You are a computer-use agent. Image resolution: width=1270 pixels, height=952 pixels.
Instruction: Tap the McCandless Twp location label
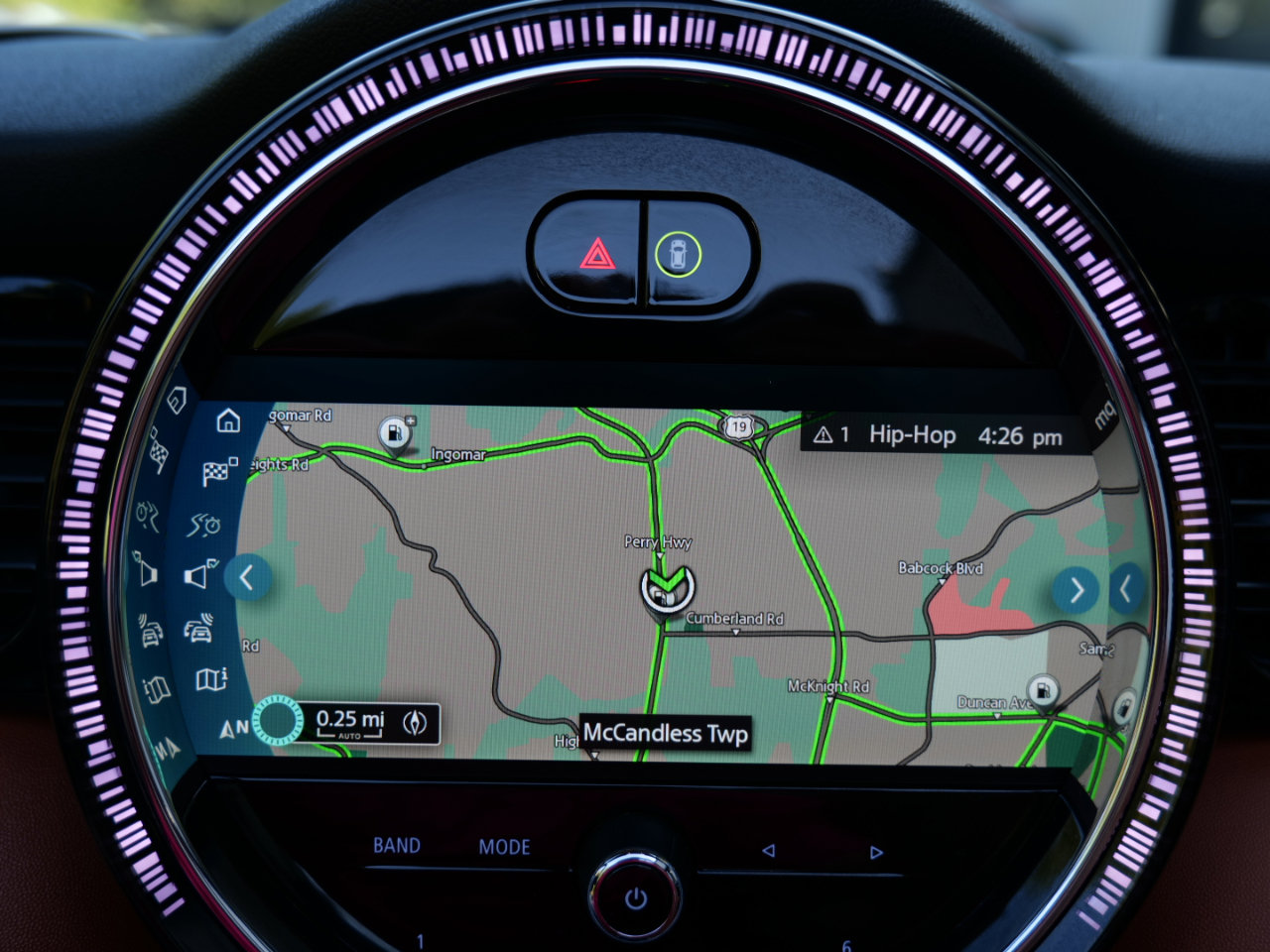tap(665, 734)
